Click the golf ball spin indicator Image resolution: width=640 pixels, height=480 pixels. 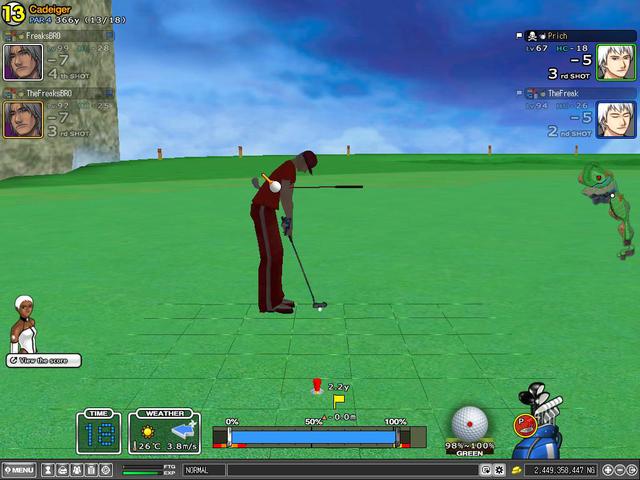[x=469, y=422]
